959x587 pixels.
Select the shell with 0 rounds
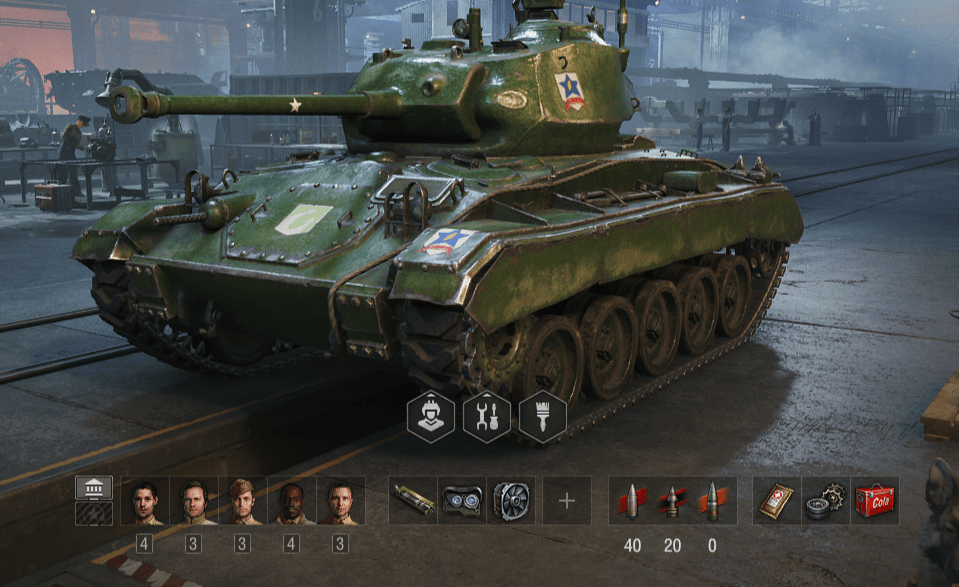coord(712,500)
